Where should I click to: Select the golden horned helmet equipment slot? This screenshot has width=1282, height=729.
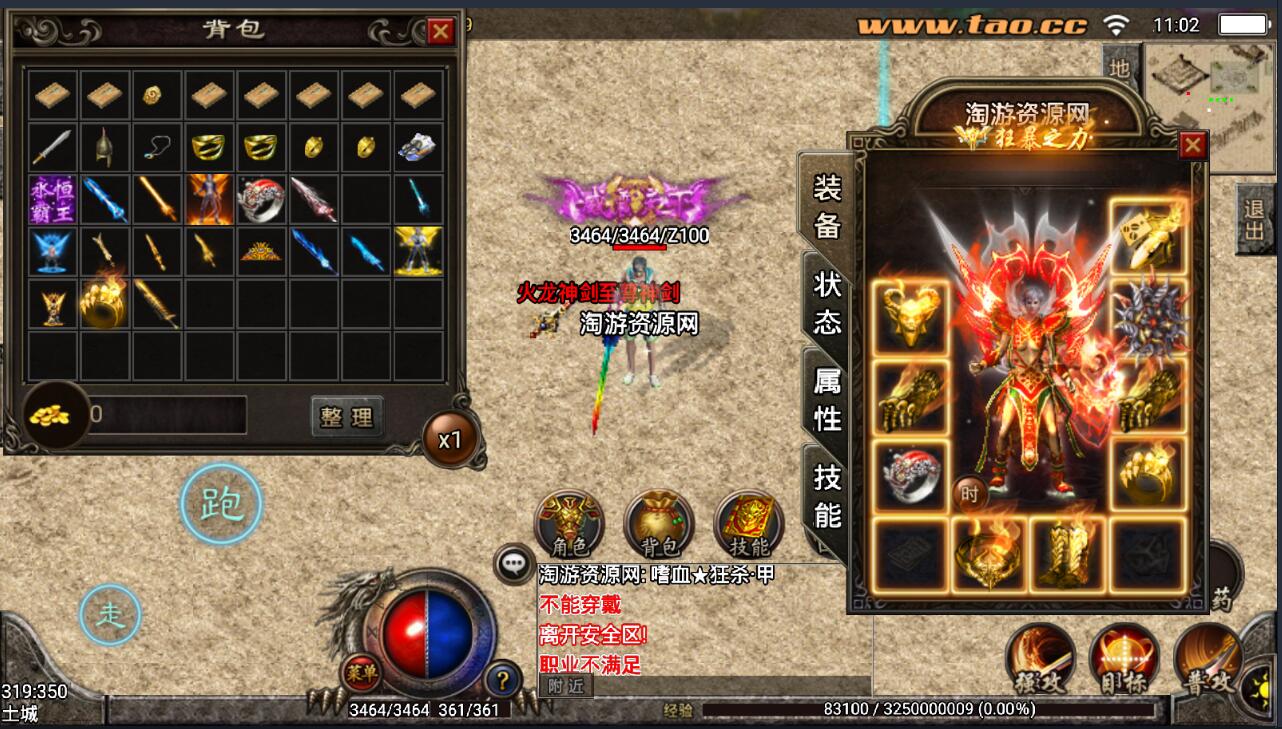[x=911, y=317]
